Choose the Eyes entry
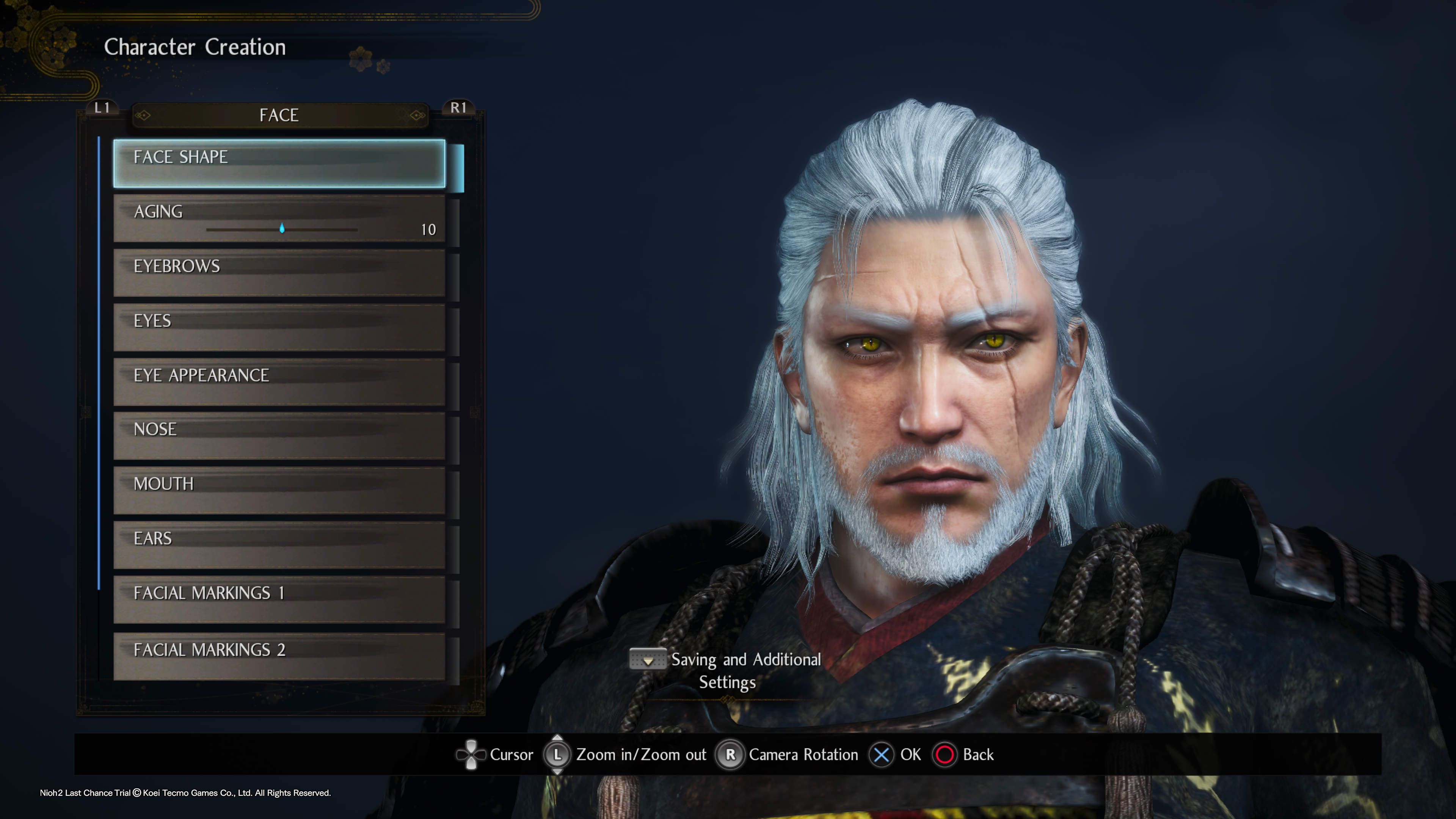 [x=279, y=327]
